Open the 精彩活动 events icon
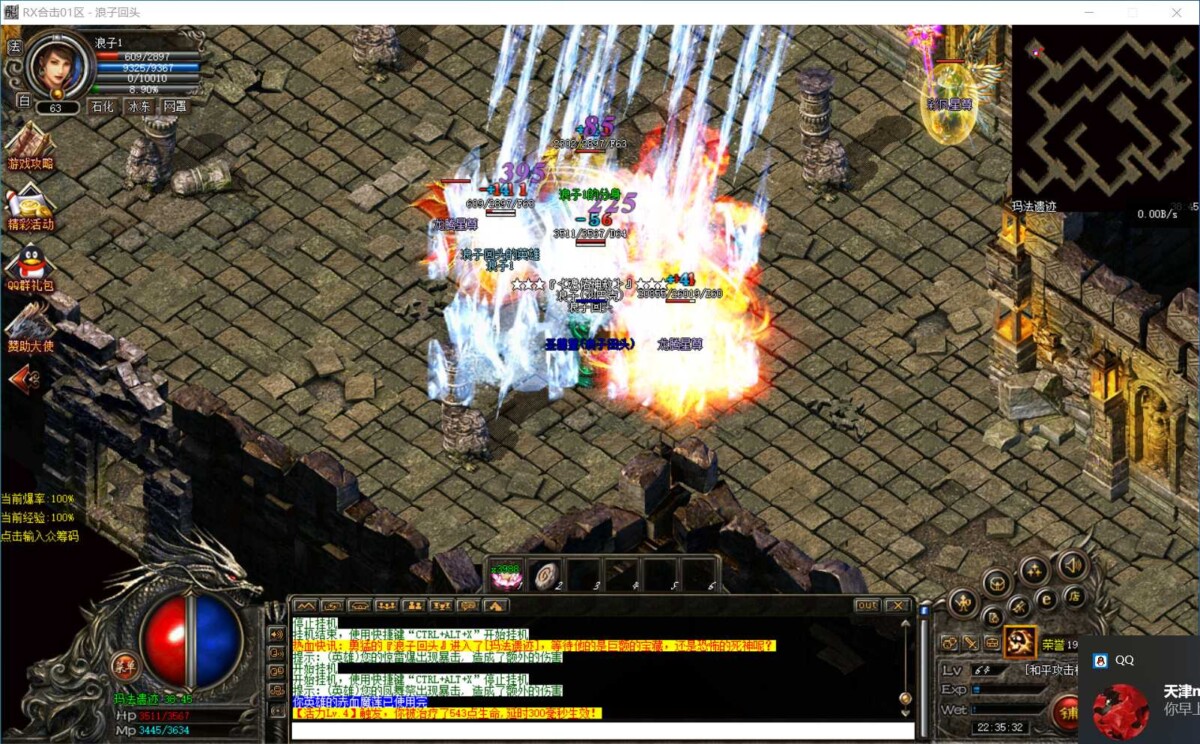Viewport: 1200px width, 744px height. [x=30, y=207]
